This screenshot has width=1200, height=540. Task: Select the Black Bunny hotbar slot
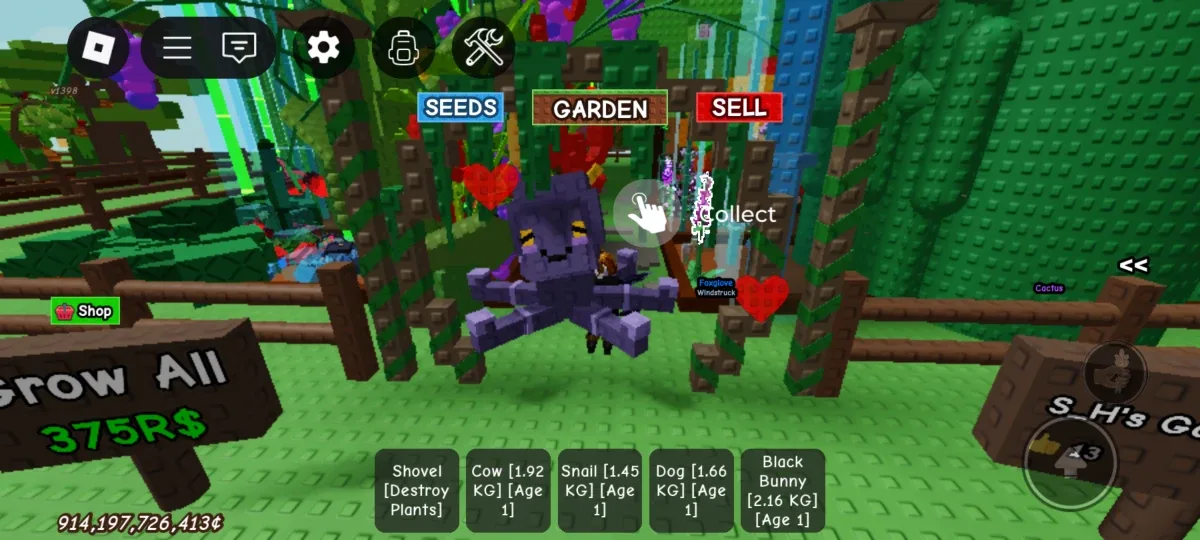[x=783, y=490]
